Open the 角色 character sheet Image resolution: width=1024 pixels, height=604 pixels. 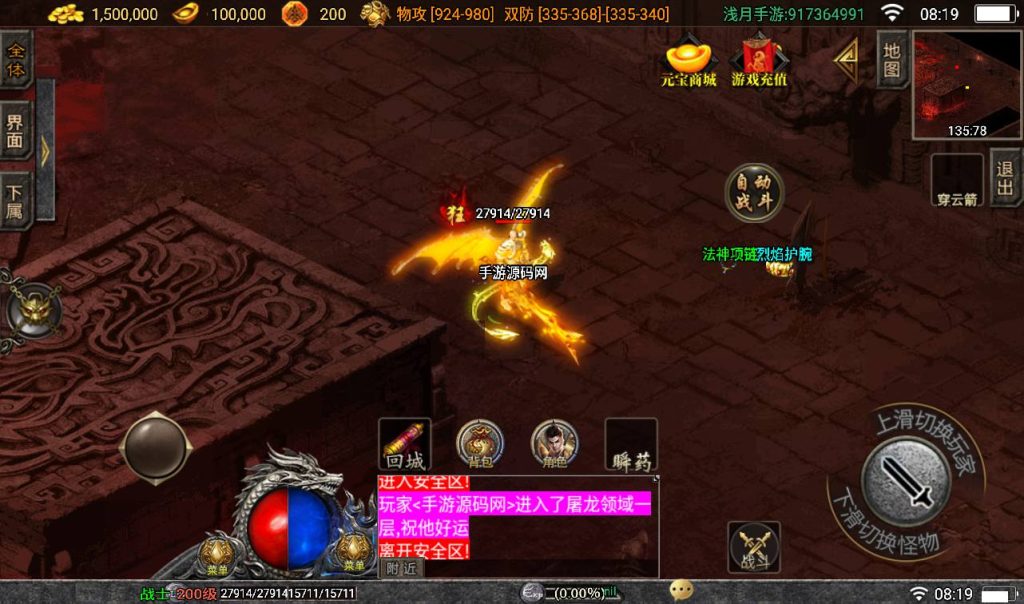tap(554, 445)
